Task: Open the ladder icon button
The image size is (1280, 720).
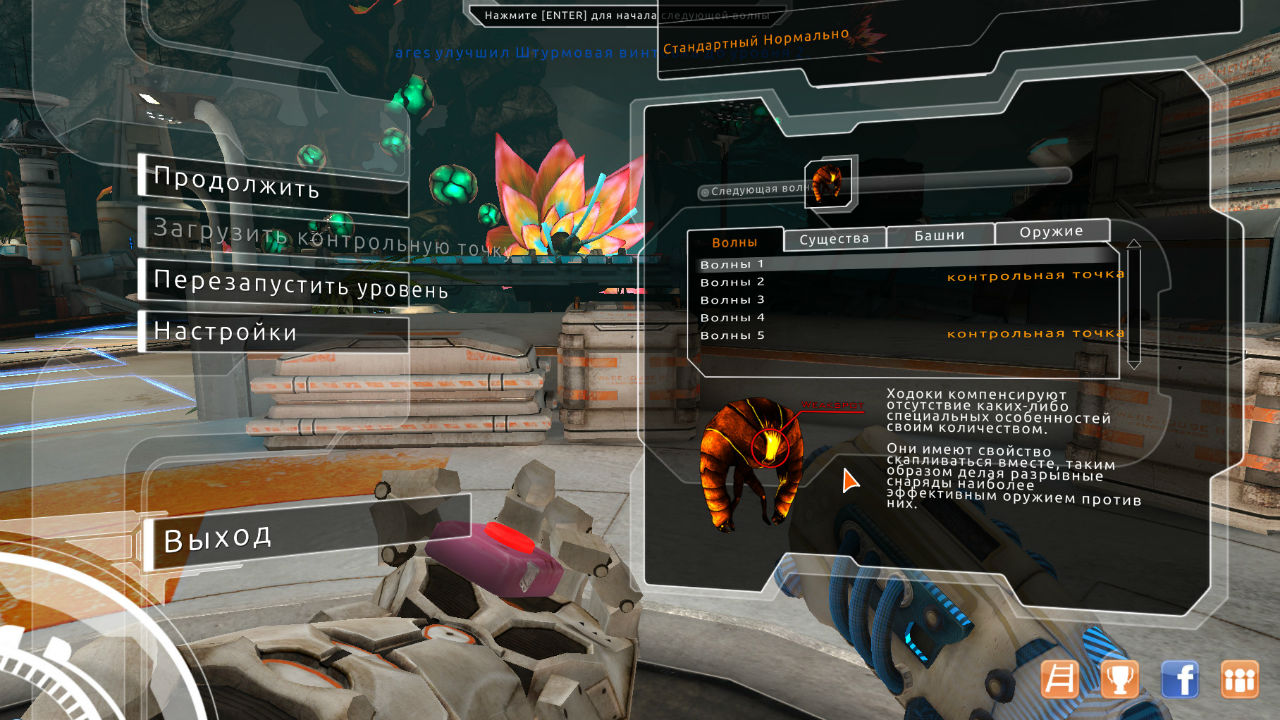Action: click(x=1059, y=679)
